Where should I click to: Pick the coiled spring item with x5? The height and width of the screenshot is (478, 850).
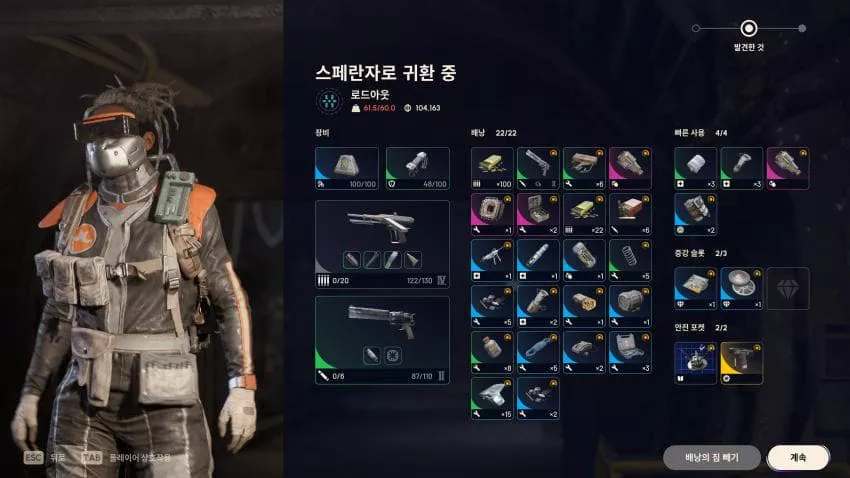click(x=630, y=260)
